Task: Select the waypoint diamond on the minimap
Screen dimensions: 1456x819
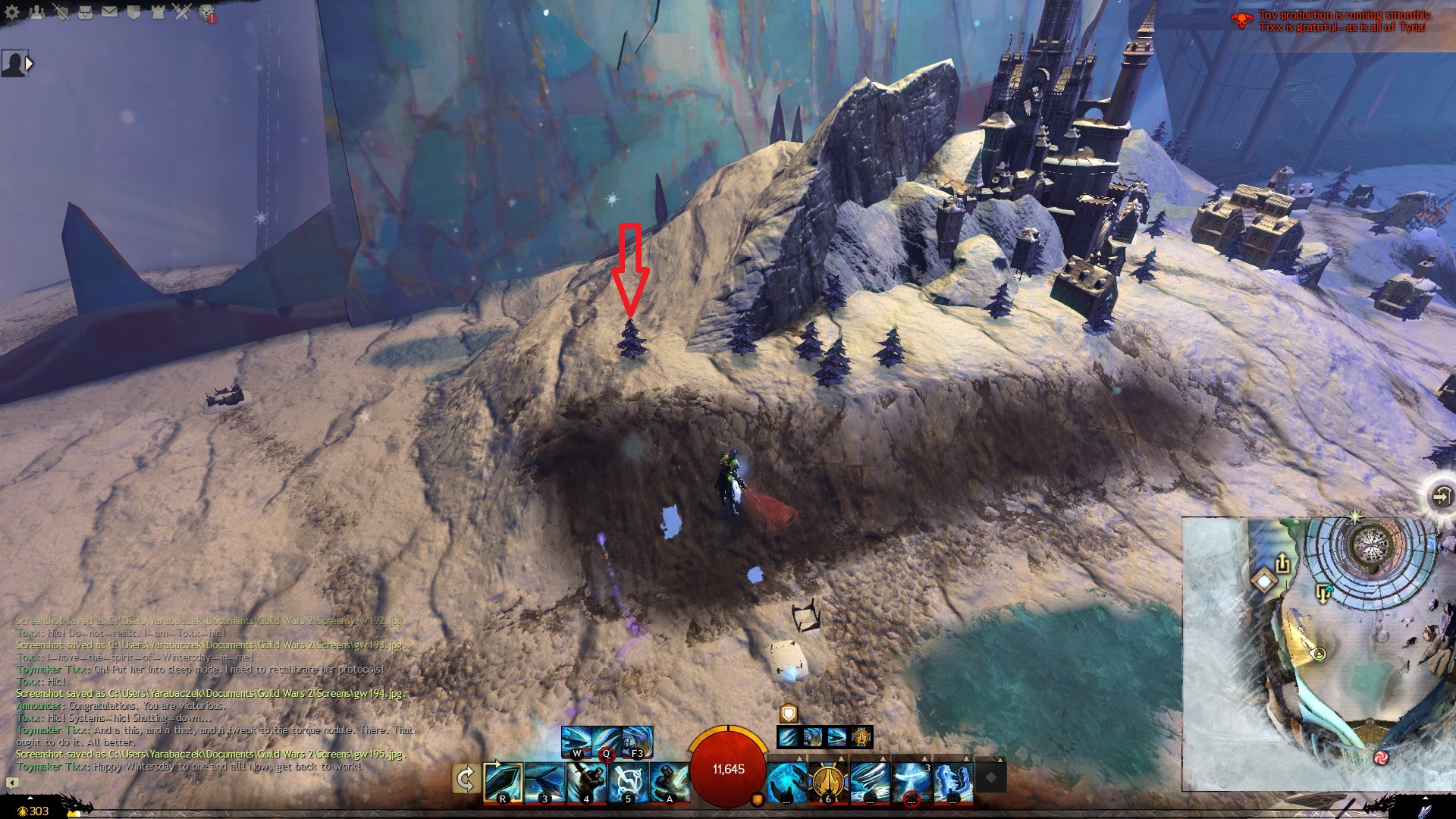Action: [x=1264, y=582]
